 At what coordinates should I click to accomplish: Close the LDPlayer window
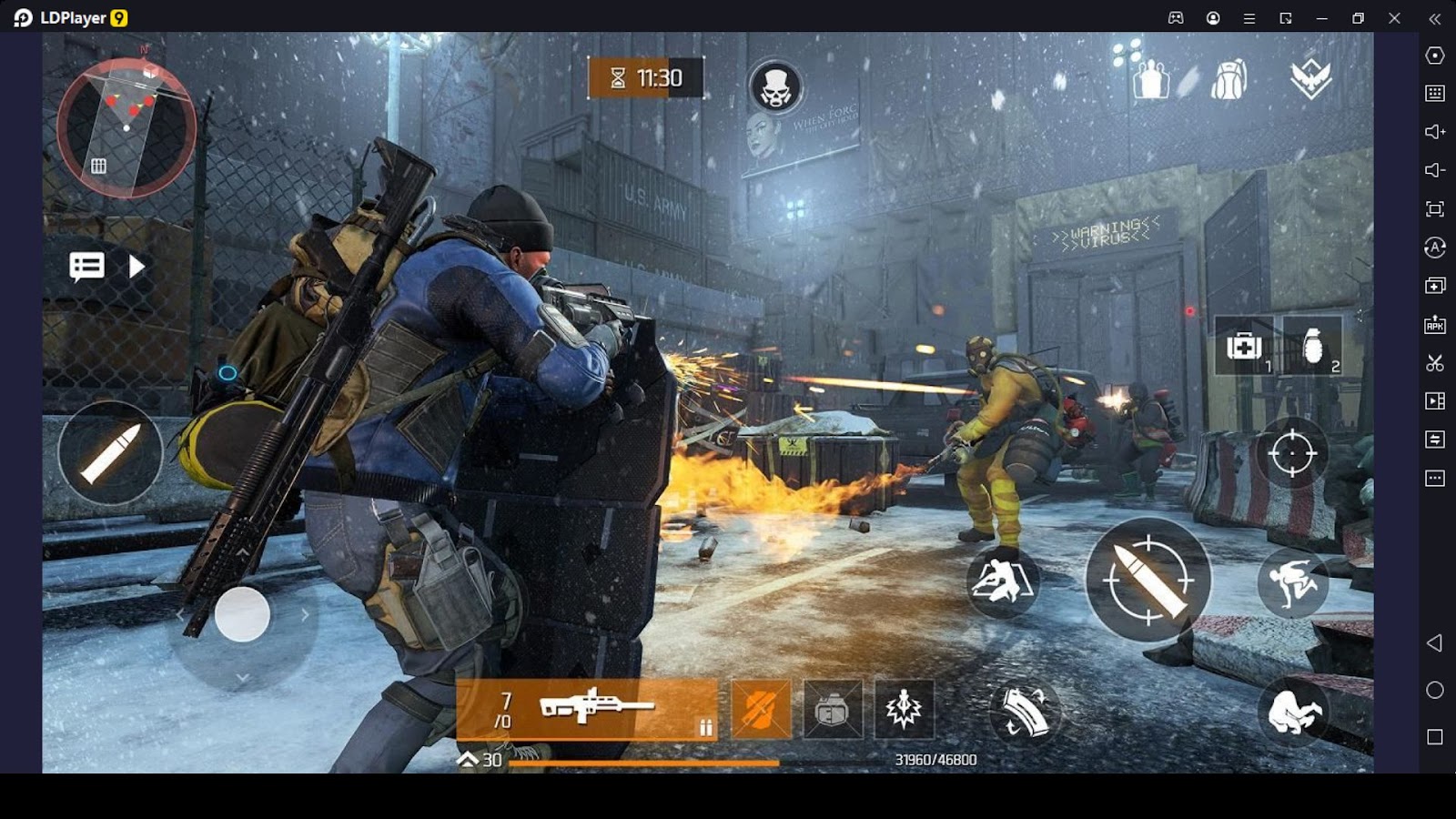[x=1394, y=18]
